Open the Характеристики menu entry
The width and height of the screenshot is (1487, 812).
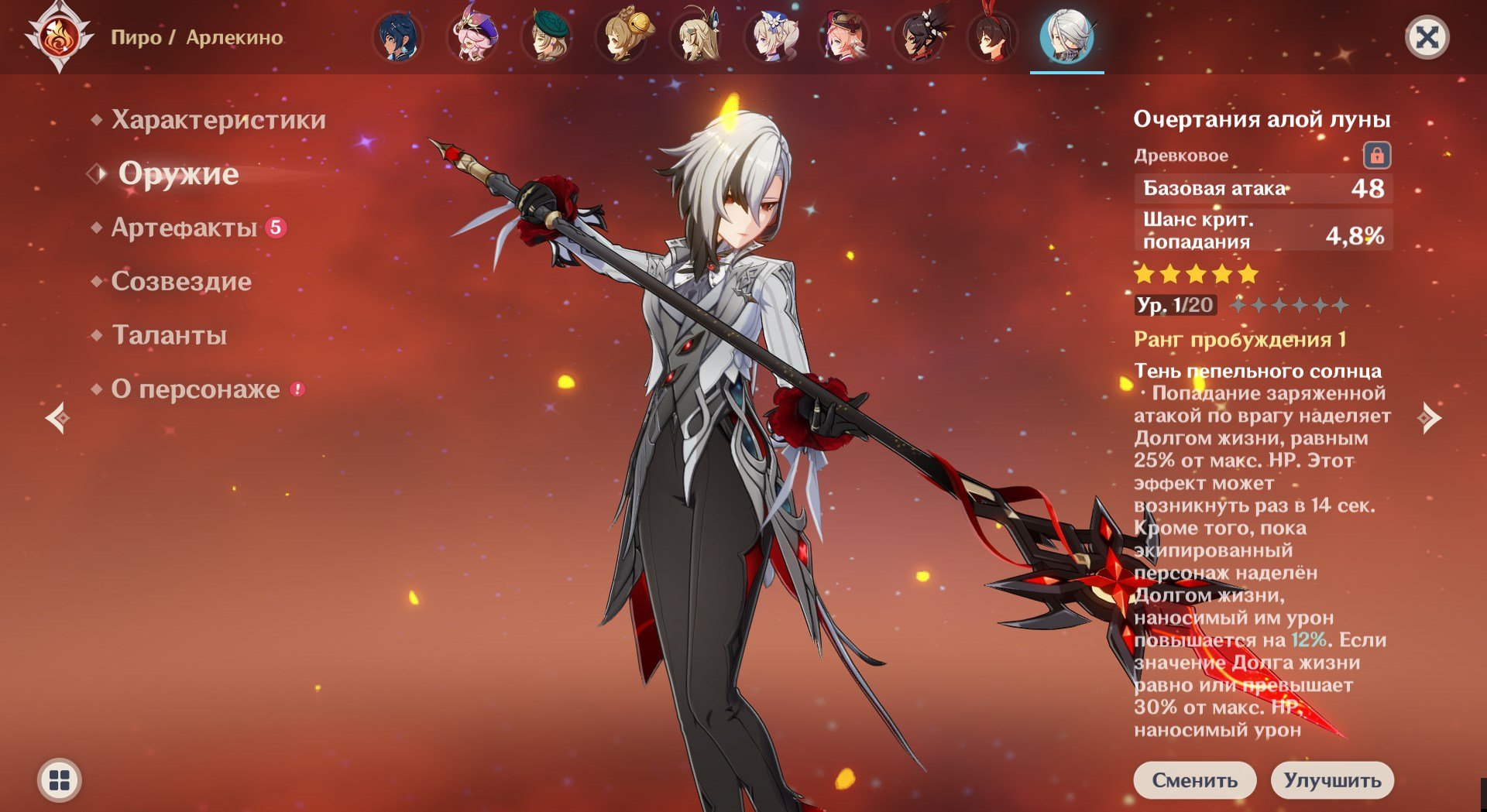218,120
